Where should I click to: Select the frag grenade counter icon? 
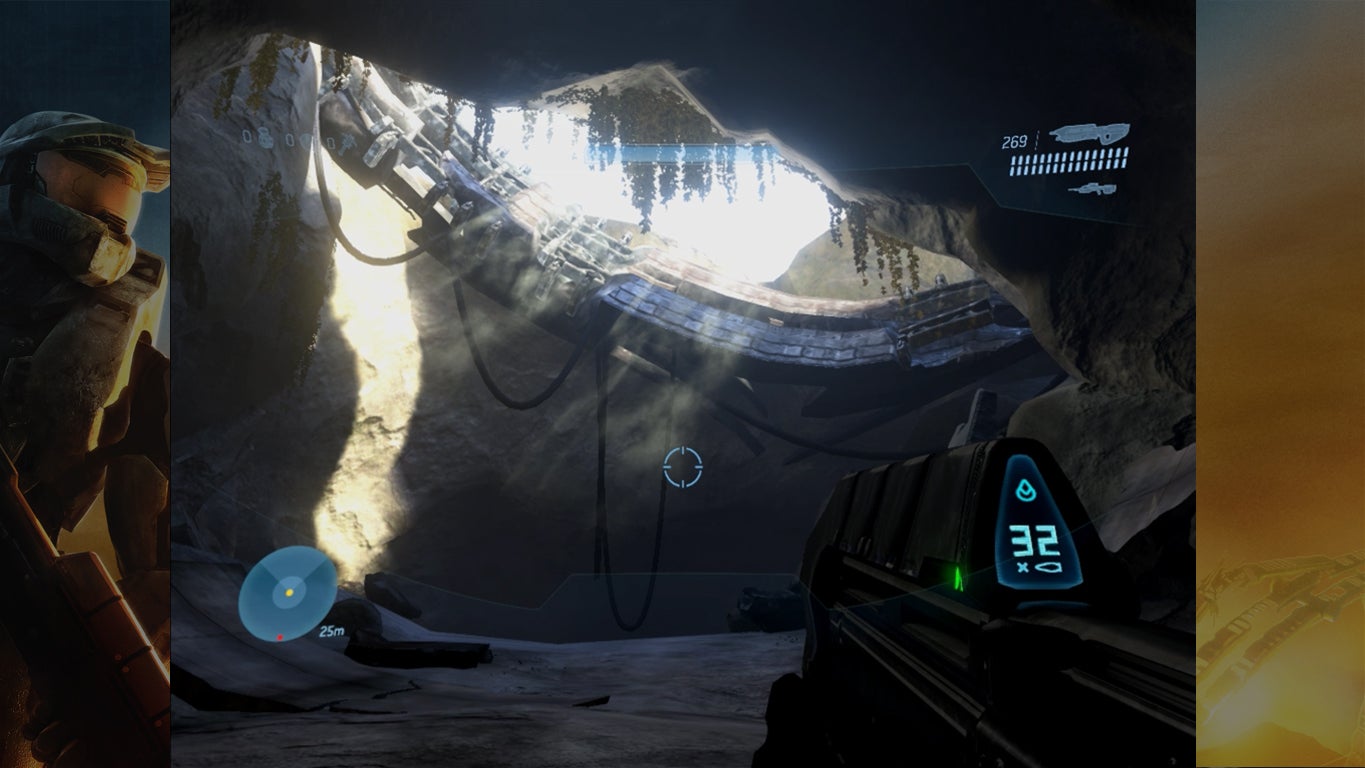[265, 140]
